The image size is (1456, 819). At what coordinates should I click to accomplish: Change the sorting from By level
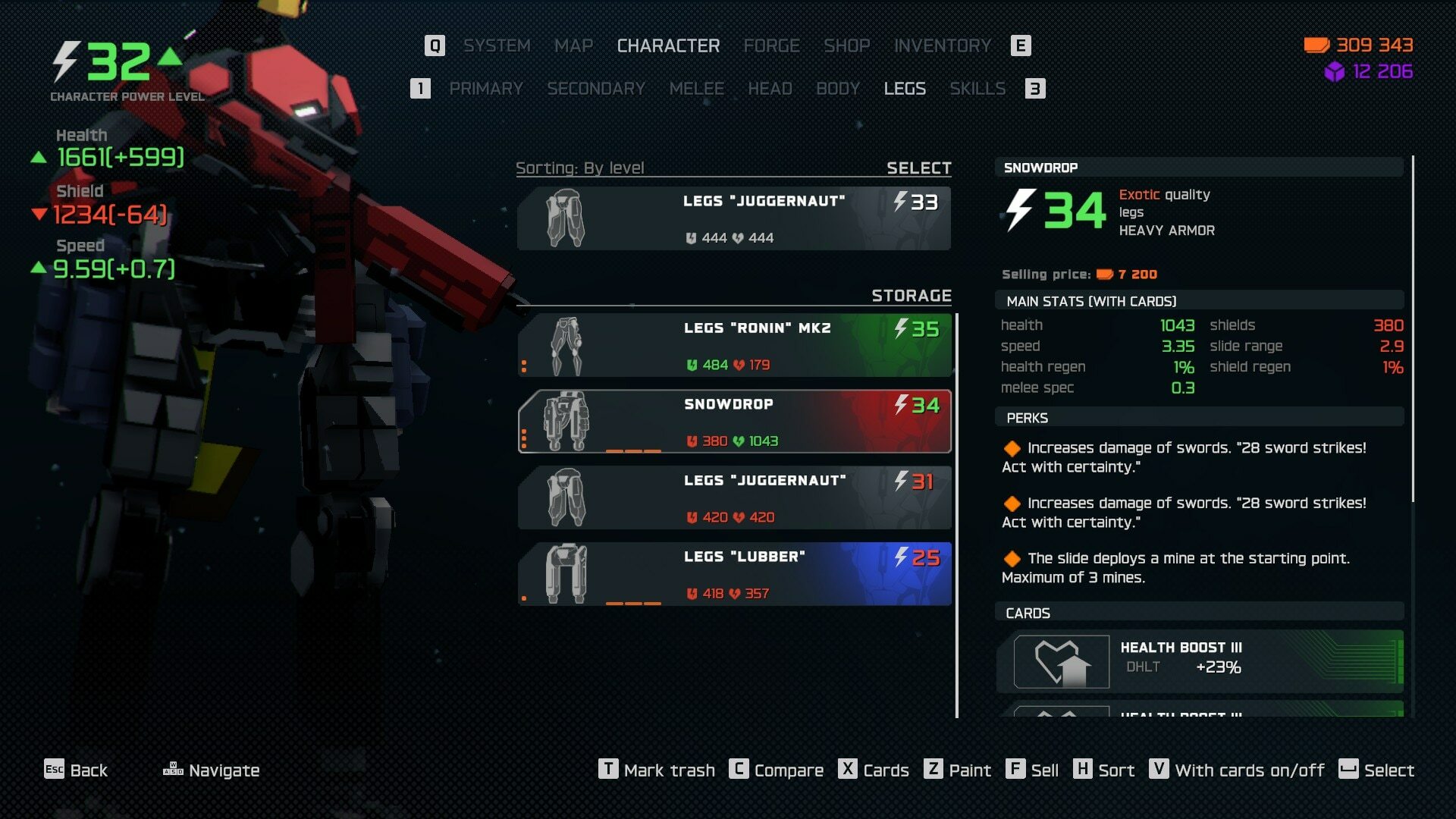click(579, 168)
